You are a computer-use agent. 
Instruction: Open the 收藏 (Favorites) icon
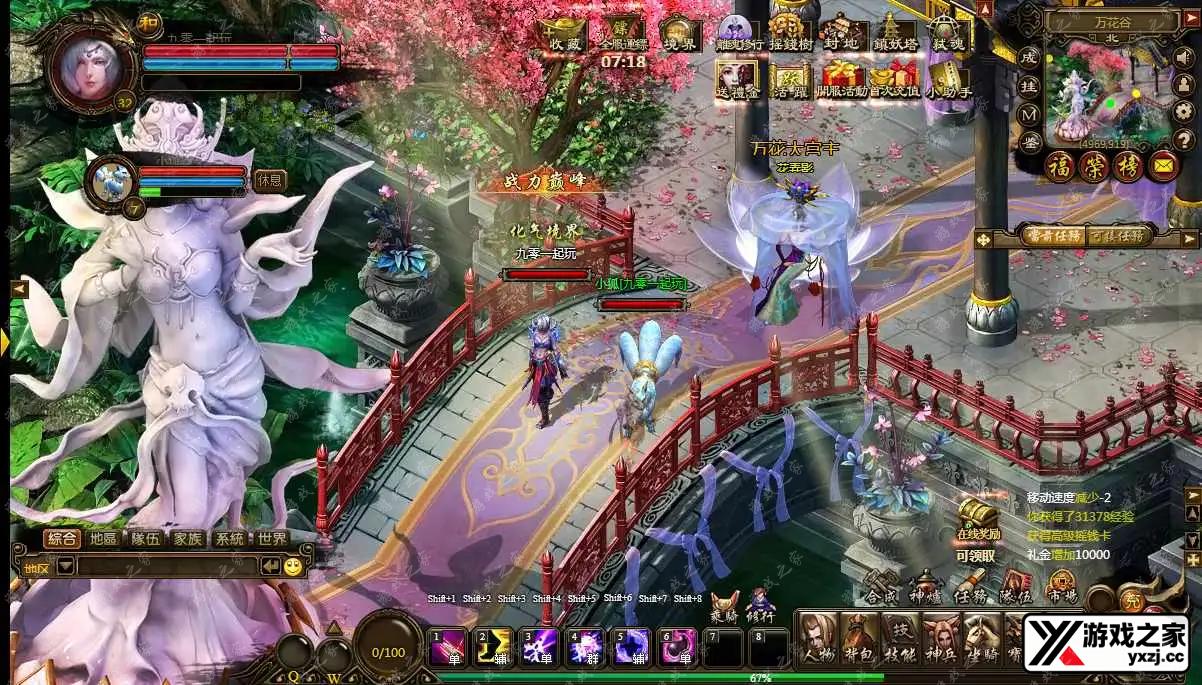(x=564, y=36)
